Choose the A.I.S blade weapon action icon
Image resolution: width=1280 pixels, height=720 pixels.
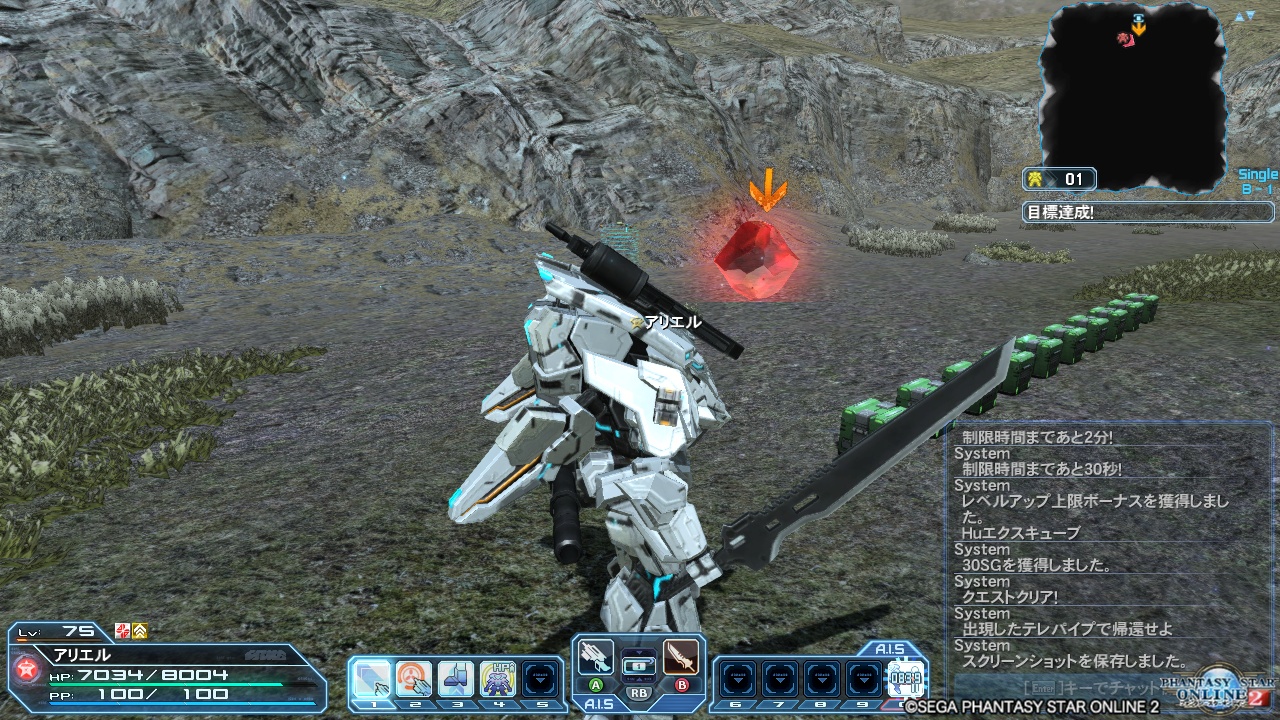click(681, 657)
